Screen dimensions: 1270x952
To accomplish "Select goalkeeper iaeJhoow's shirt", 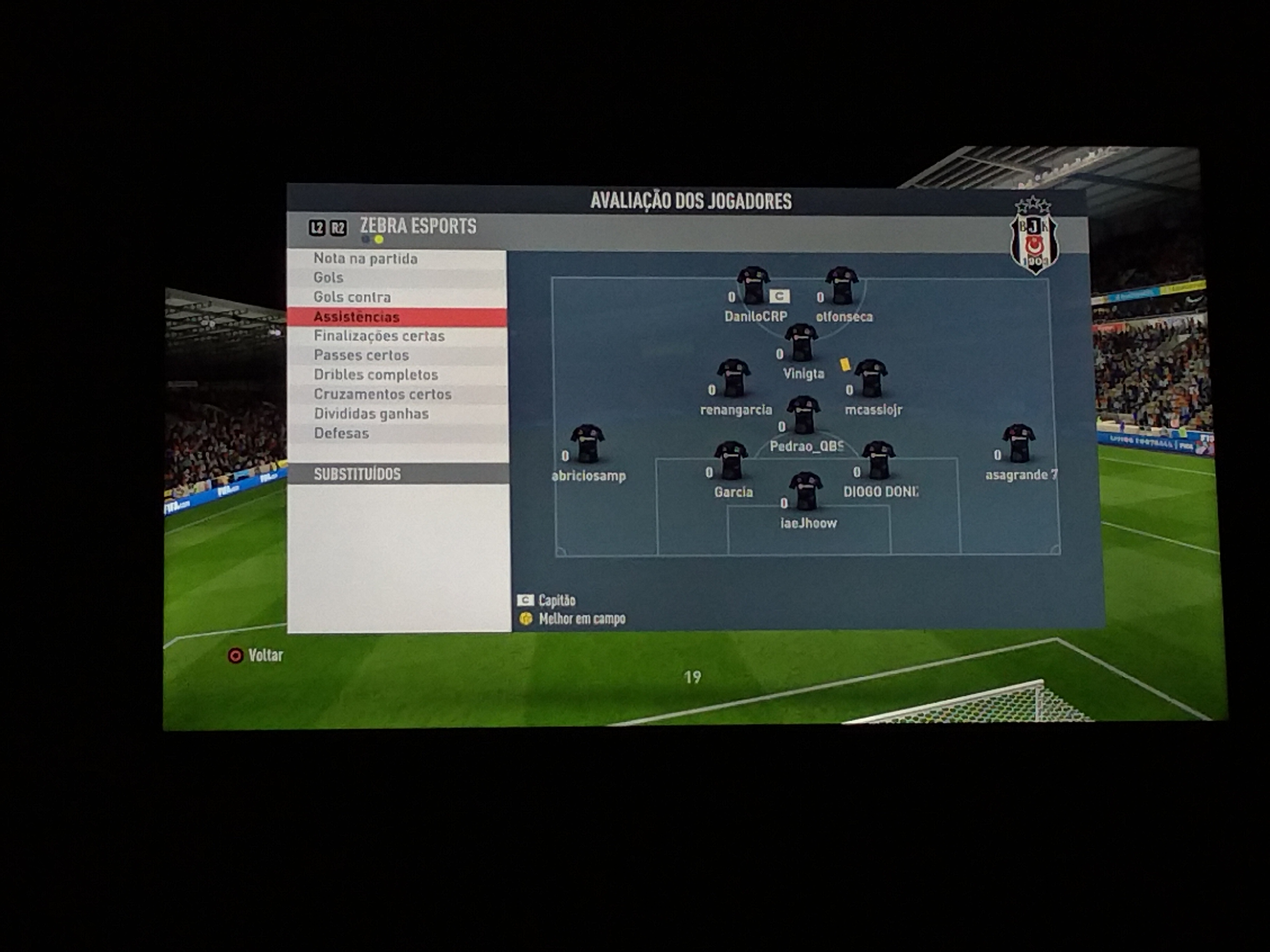I will (805, 491).
